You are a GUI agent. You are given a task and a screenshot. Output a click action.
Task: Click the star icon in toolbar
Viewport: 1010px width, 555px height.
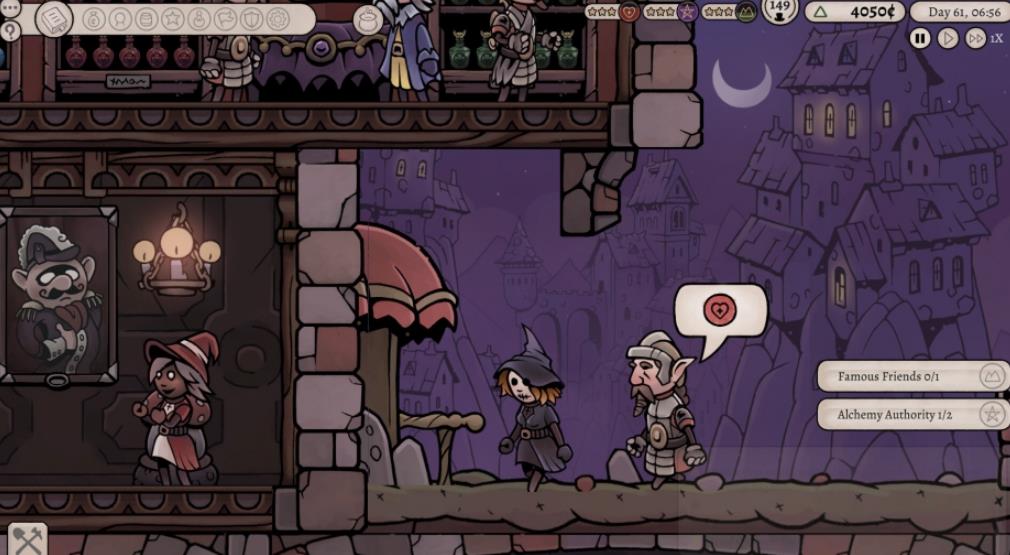172,19
